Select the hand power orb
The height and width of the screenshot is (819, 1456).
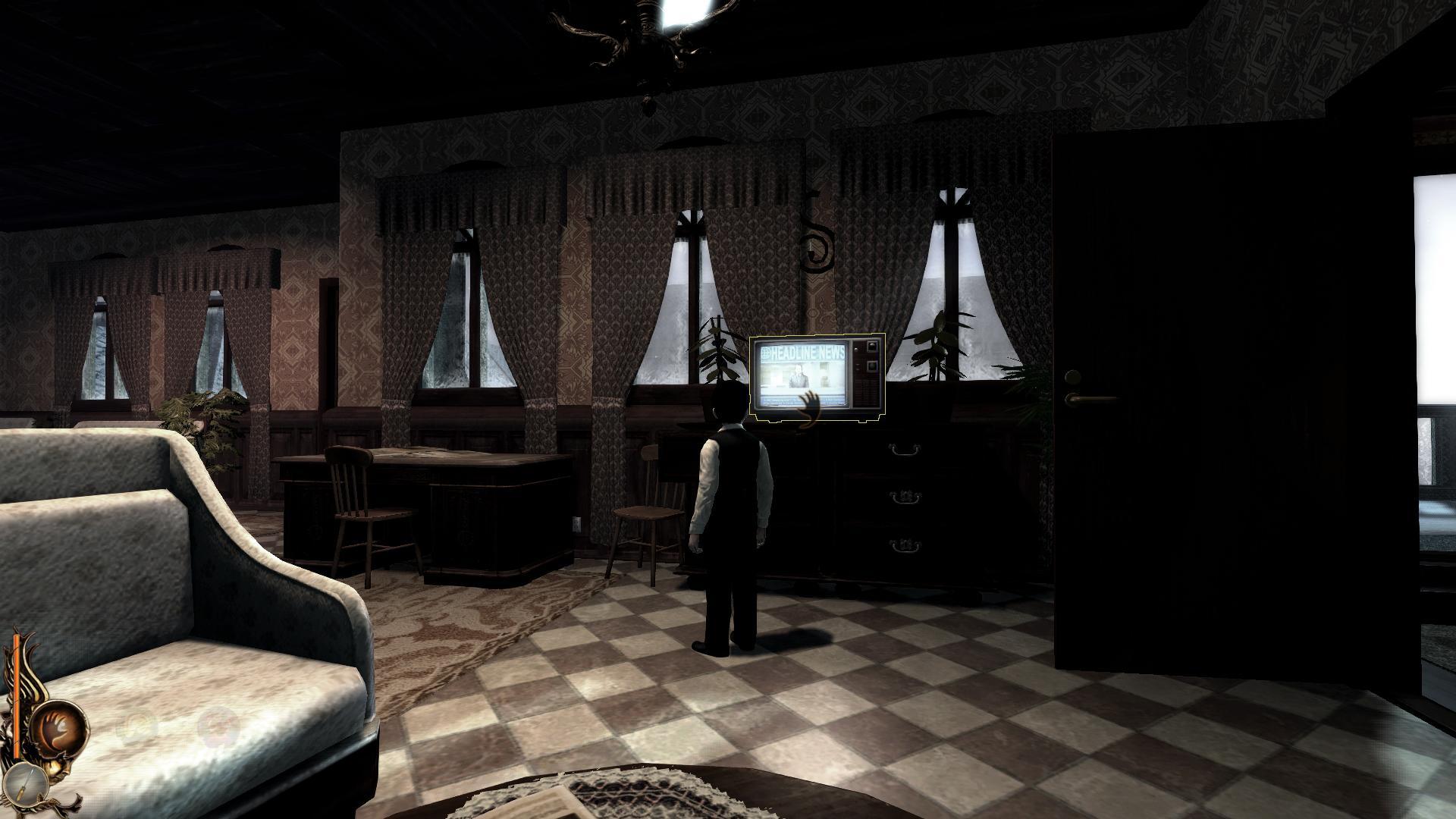point(58,727)
